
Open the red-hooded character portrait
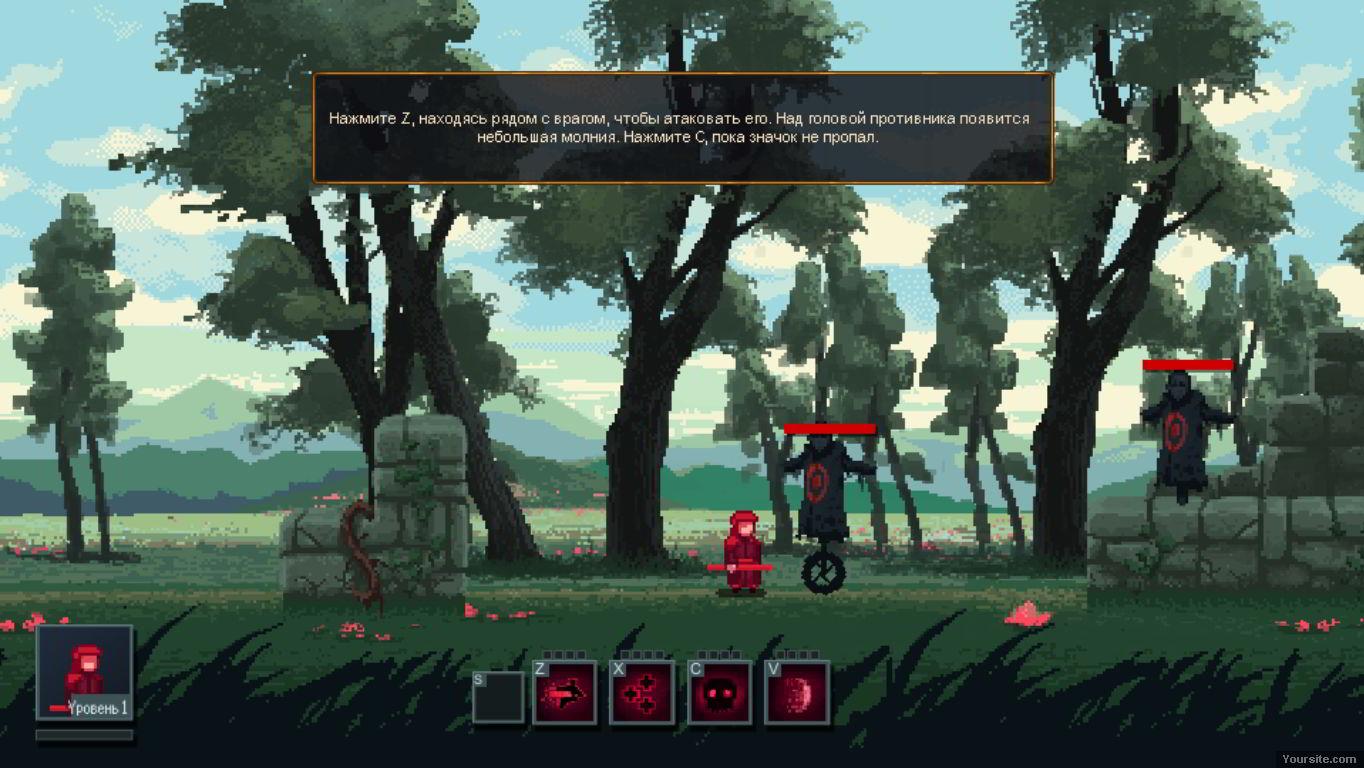[x=85, y=672]
